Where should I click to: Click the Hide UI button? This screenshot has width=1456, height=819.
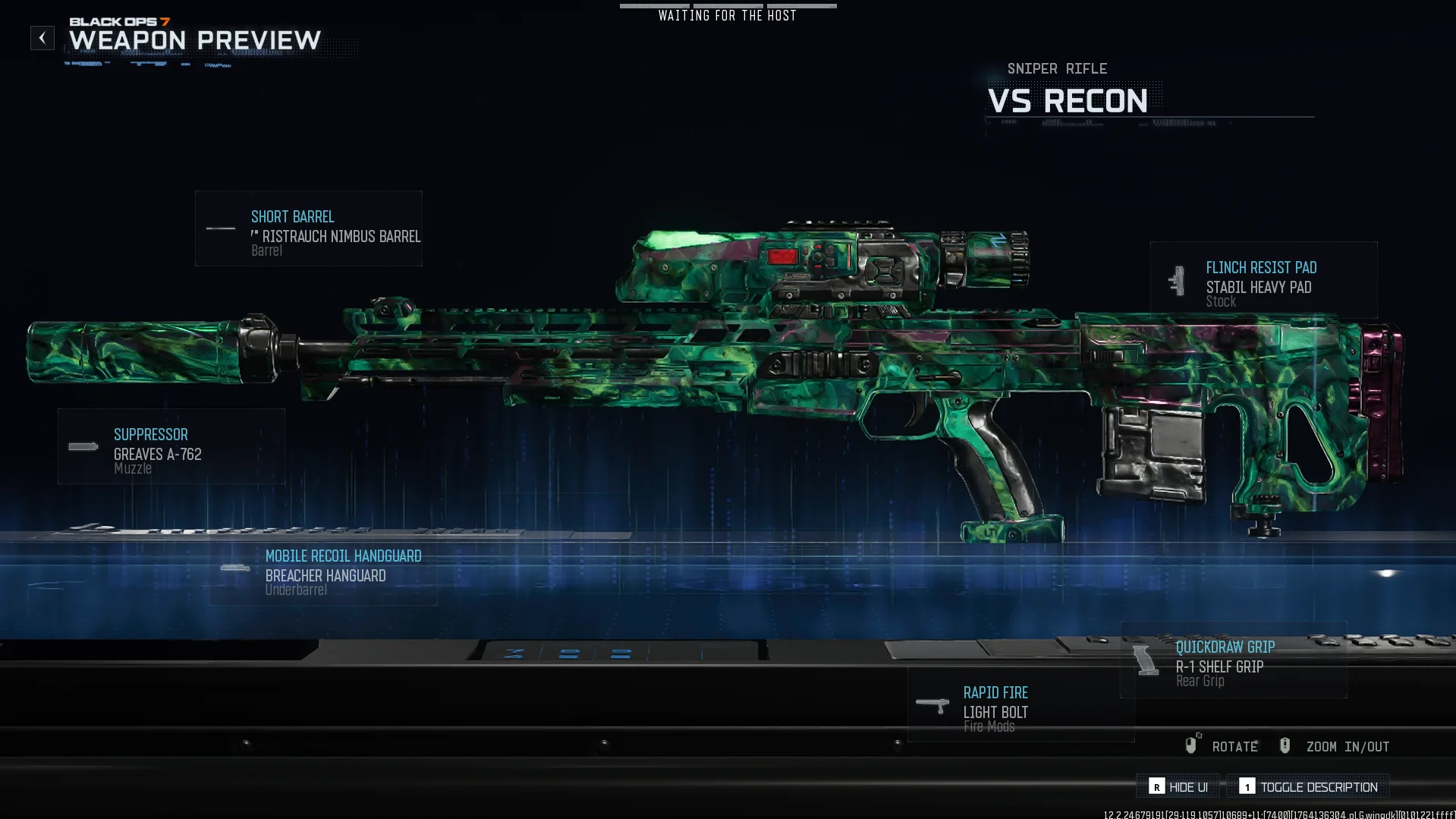[1178, 787]
